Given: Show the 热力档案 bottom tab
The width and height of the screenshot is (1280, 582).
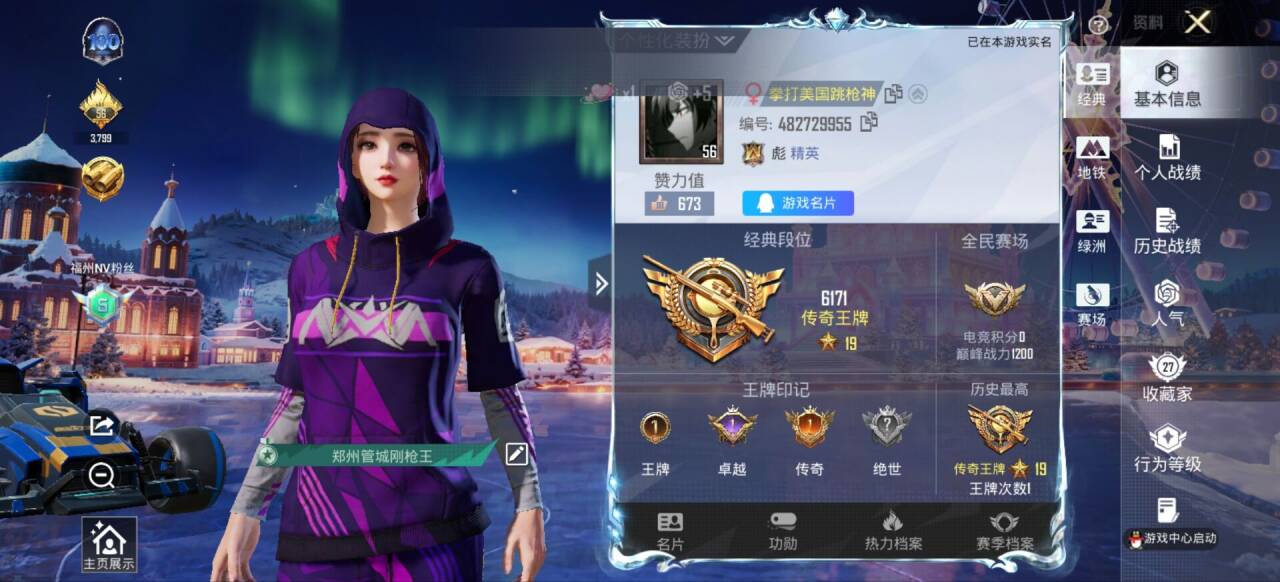Looking at the screenshot, I should (x=893, y=531).
